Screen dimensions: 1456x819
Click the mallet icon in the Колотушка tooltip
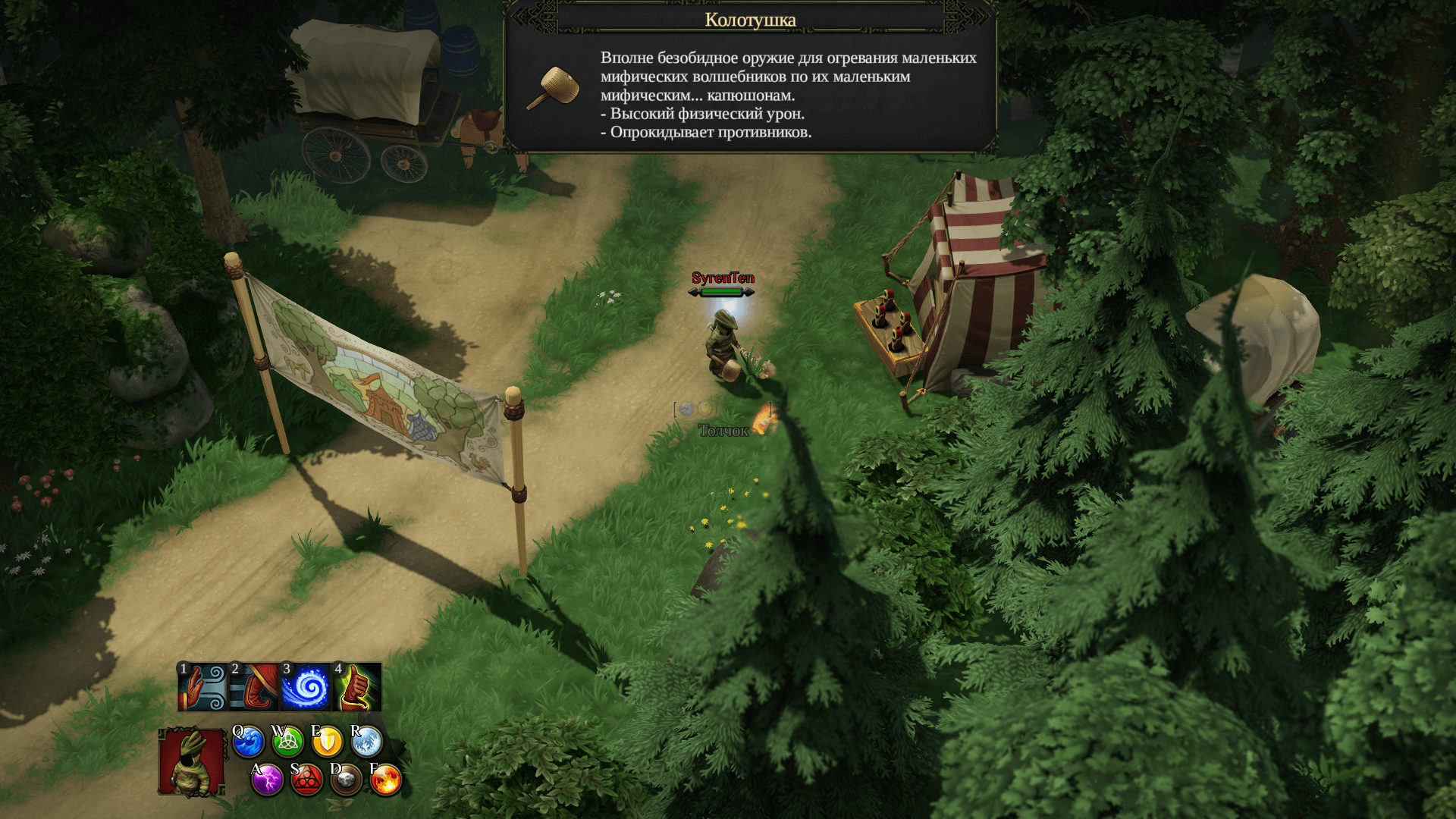coord(554,87)
